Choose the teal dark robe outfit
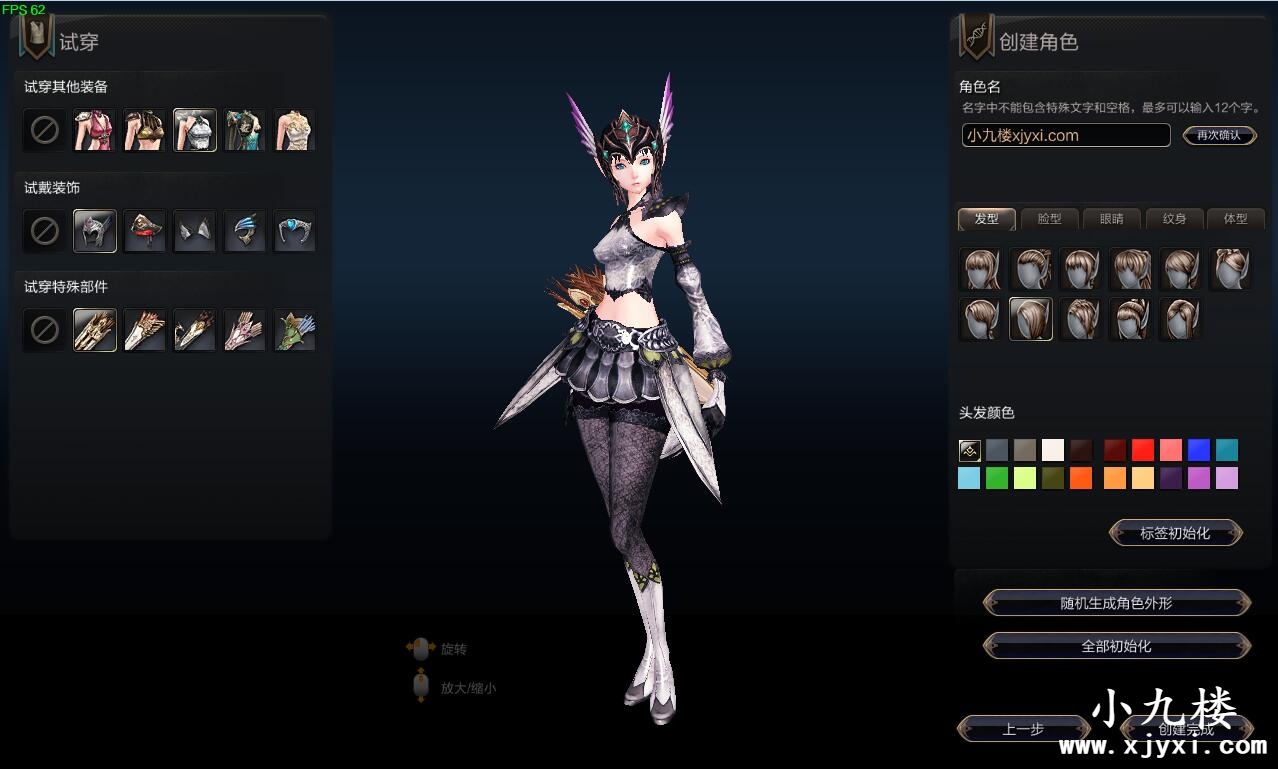The width and height of the screenshot is (1278, 769). pos(245,130)
